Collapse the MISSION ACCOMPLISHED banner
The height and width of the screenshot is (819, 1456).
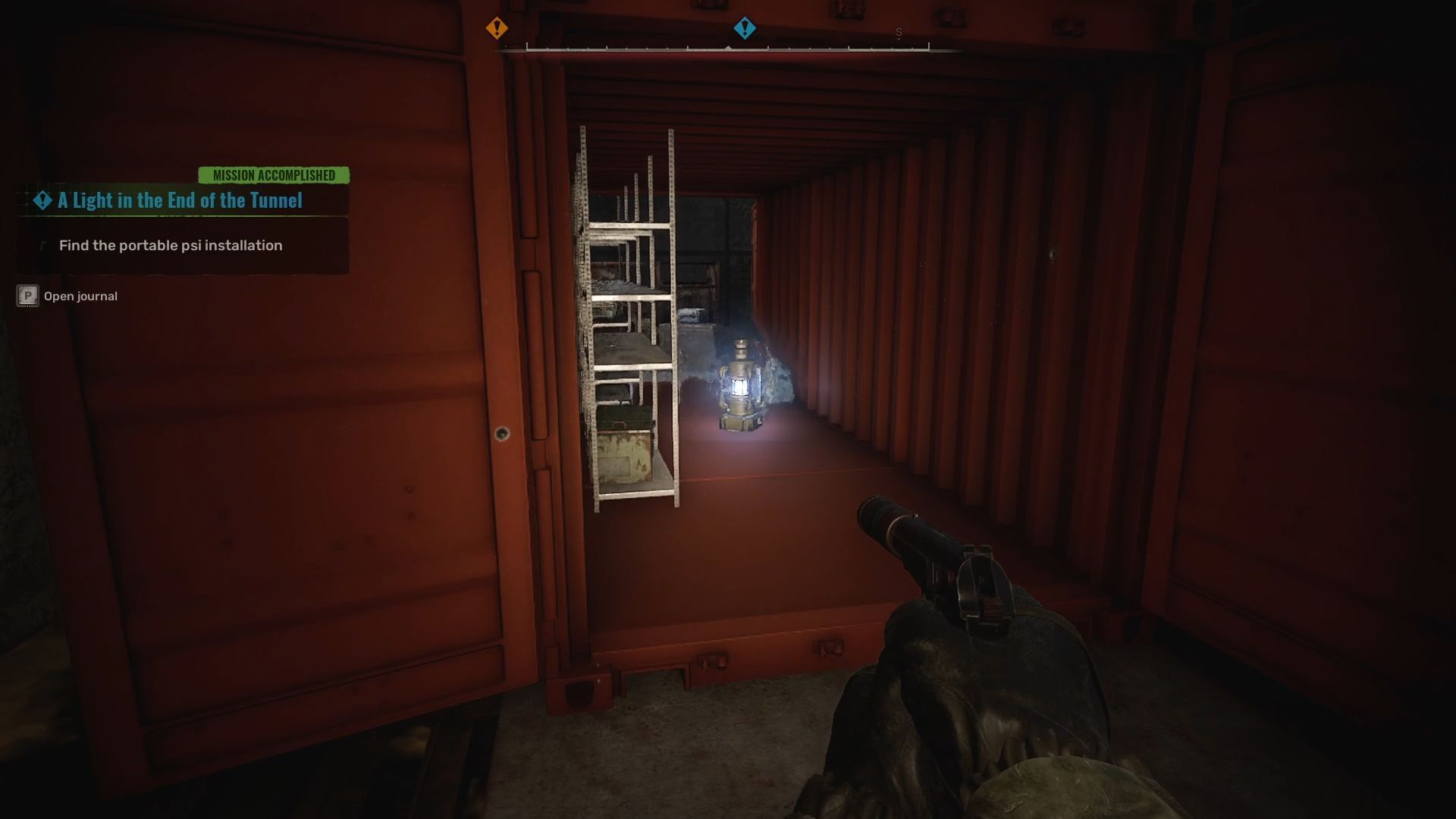(273, 175)
